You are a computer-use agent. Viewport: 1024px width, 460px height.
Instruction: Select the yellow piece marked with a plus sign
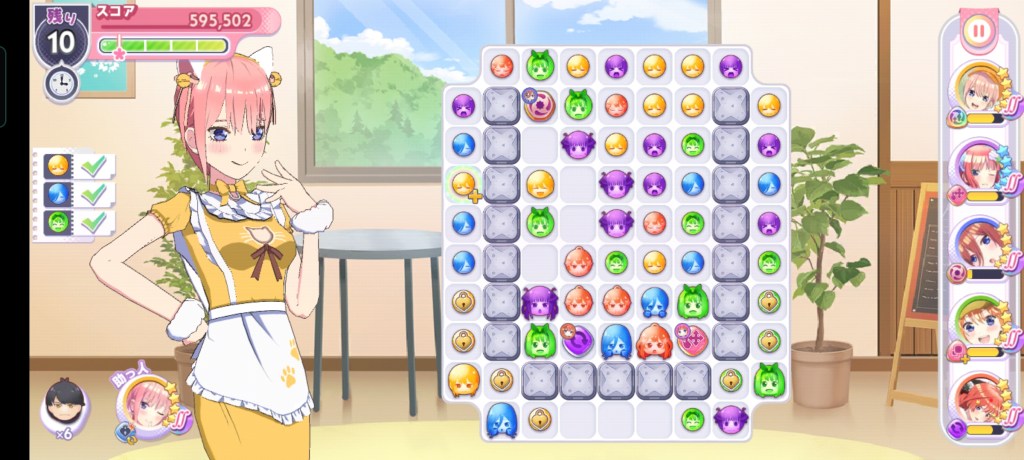(x=464, y=184)
